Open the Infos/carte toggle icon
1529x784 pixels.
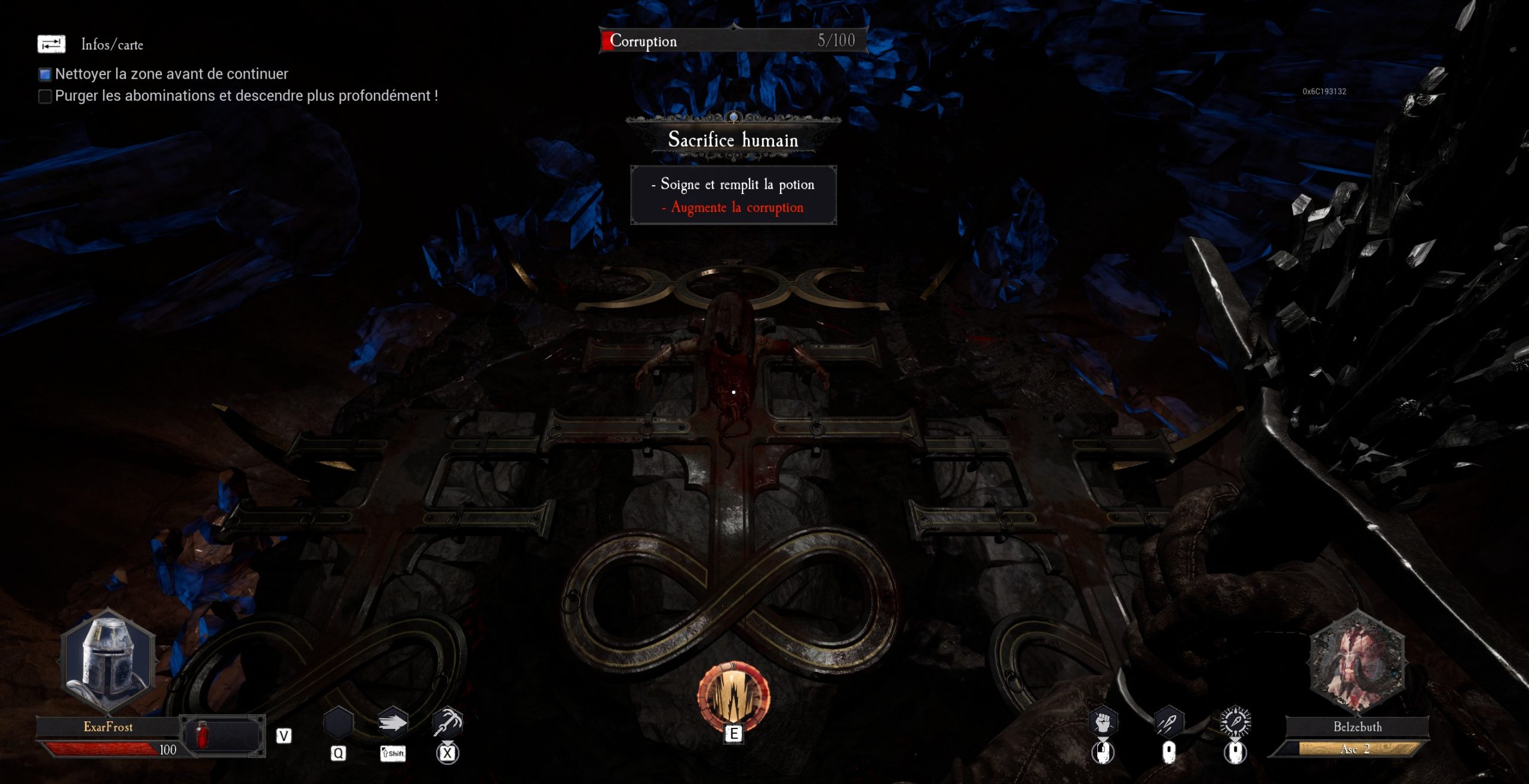tap(51, 44)
